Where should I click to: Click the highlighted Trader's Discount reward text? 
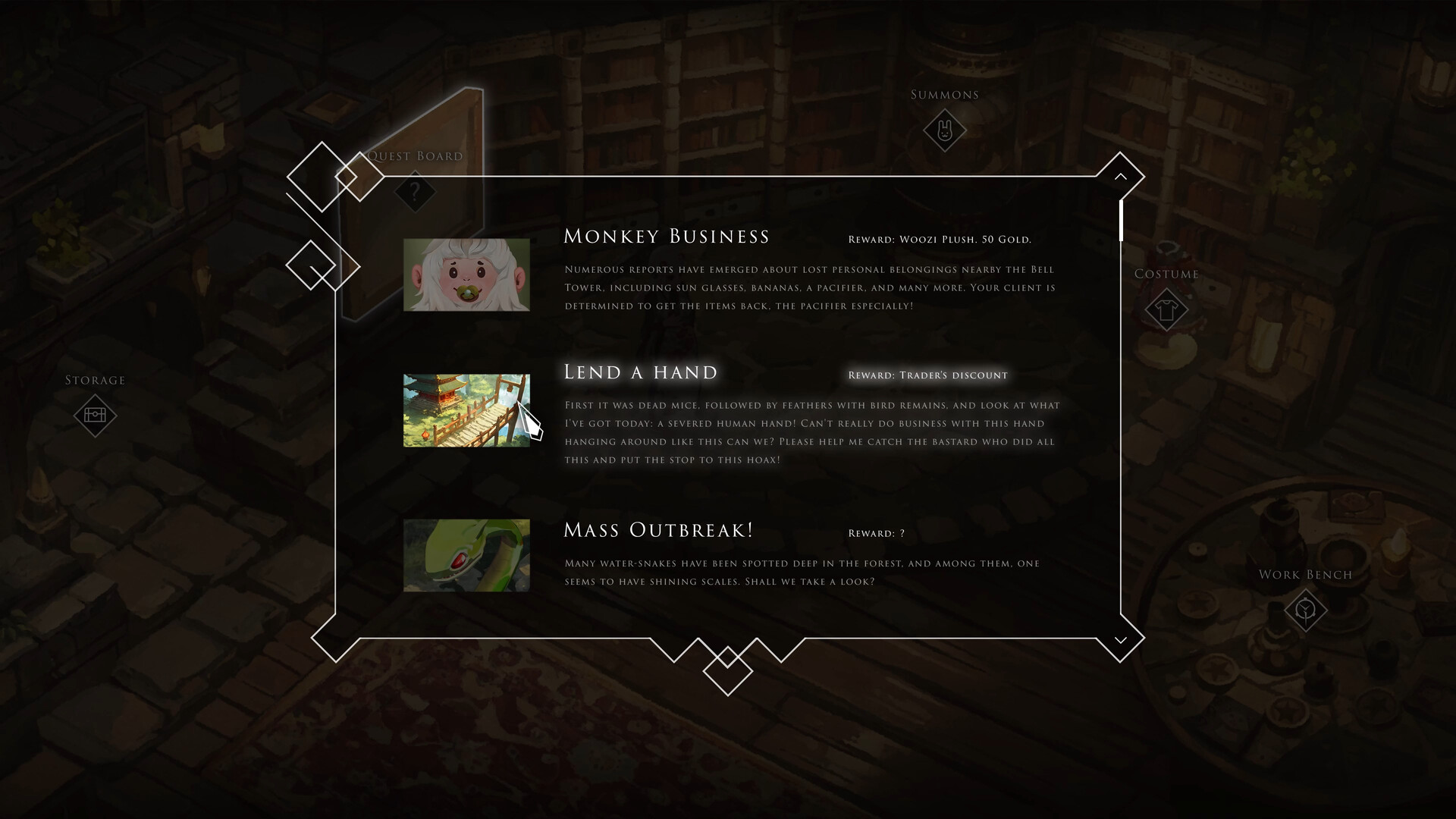pyautogui.click(x=928, y=375)
